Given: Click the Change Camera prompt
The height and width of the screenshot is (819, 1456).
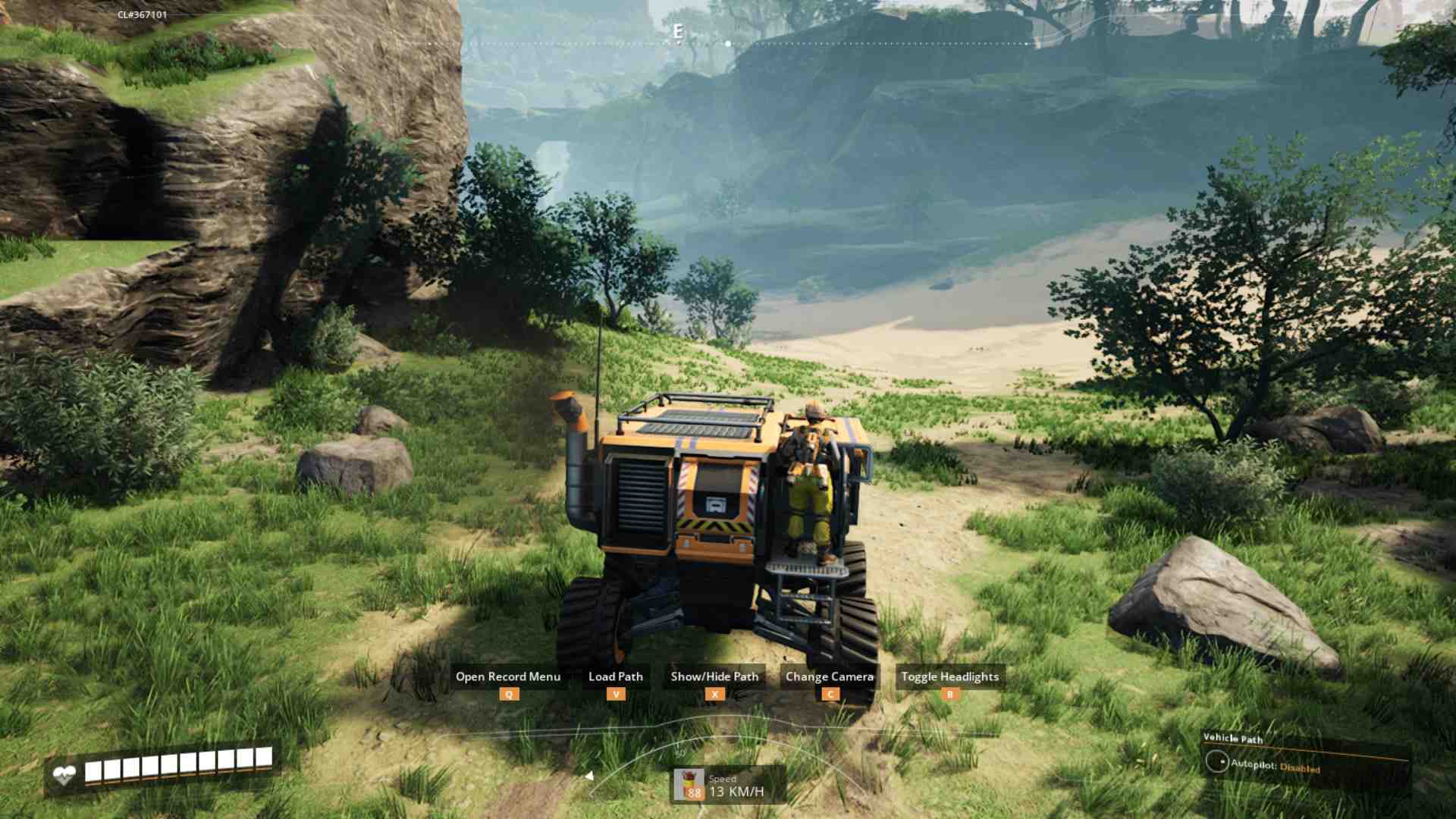Looking at the screenshot, I should click(830, 676).
